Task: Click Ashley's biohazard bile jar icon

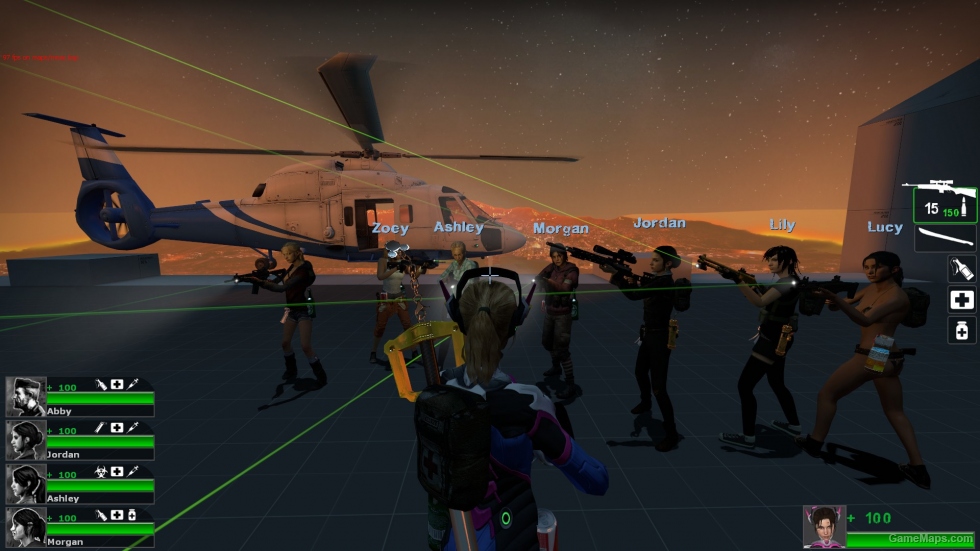Action: [100, 471]
